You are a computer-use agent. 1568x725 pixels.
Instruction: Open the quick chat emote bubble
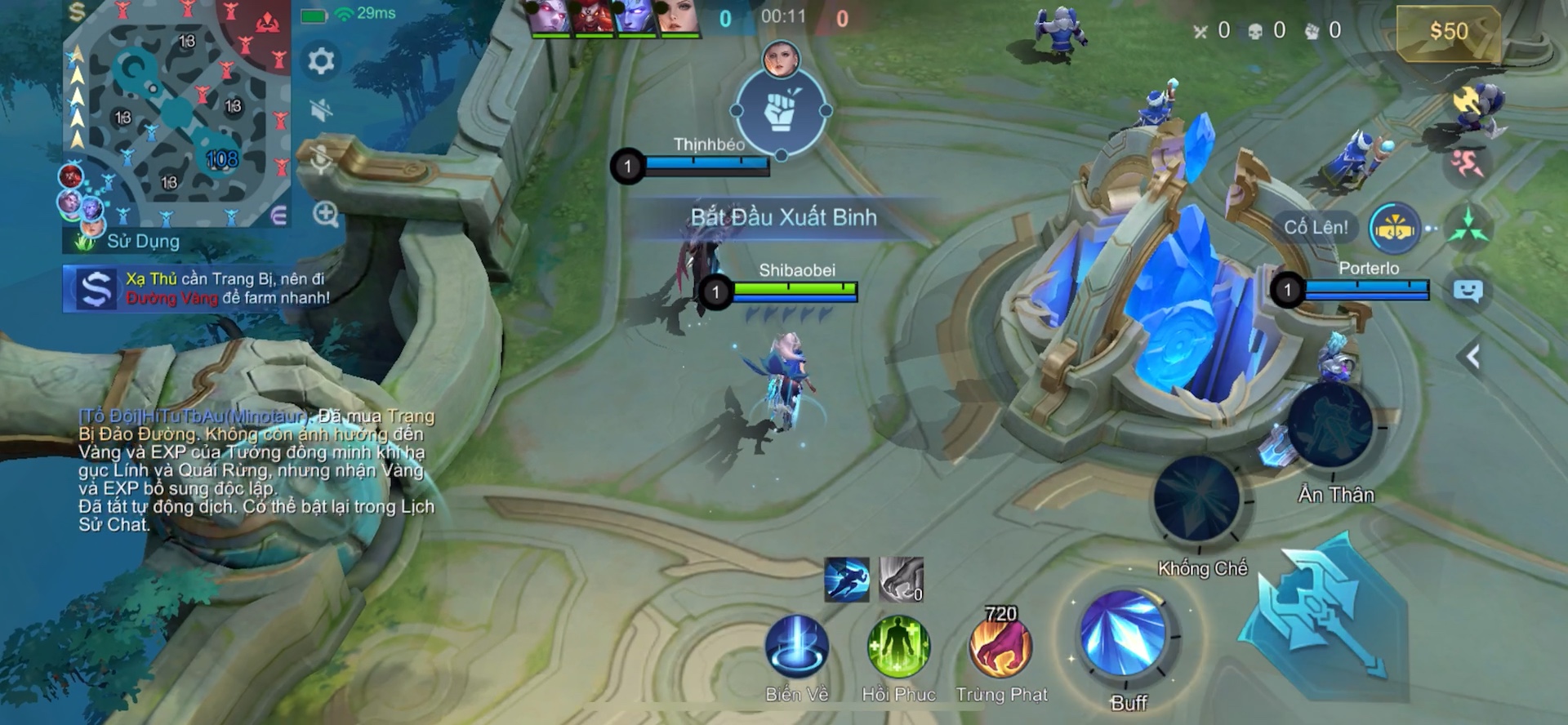click(1468, 291)
